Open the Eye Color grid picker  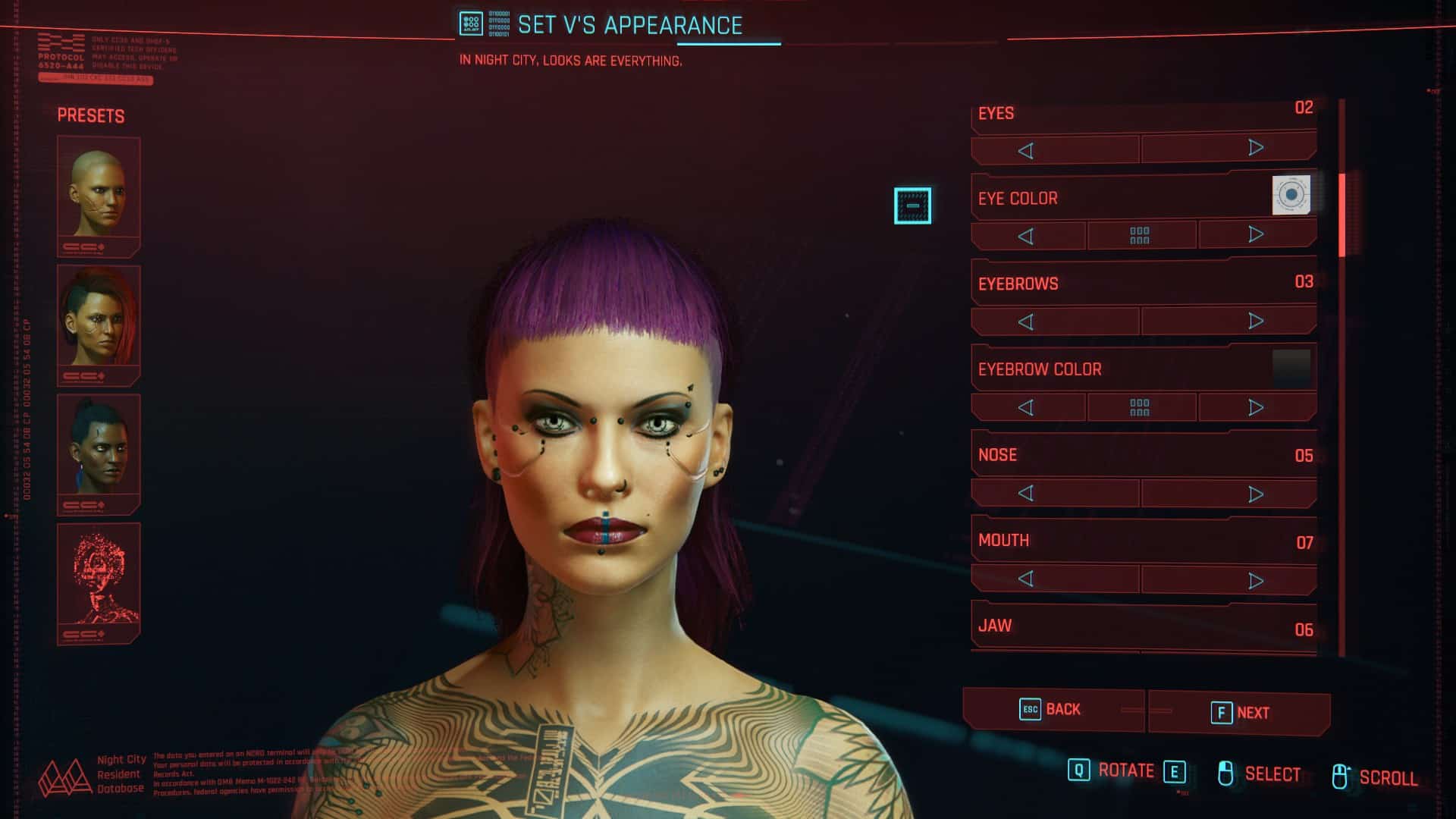click(1140, 236)
